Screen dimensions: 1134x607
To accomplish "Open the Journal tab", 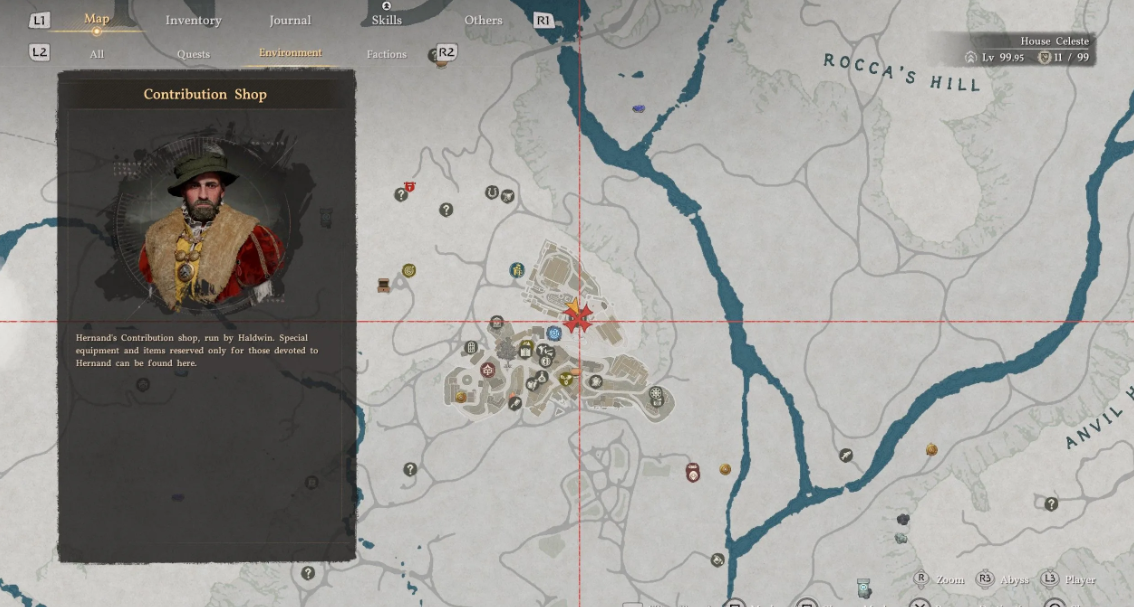I will point(290,20).
